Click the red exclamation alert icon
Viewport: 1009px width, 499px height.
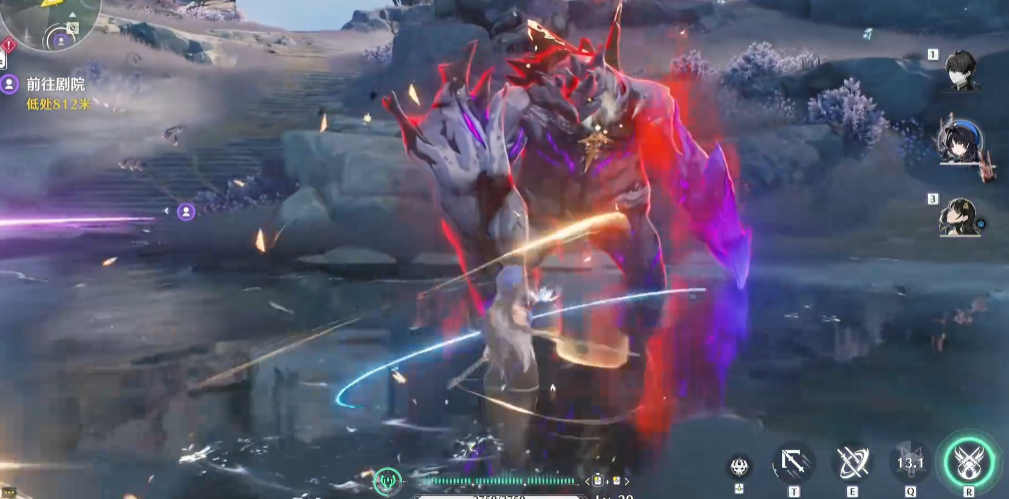8,45
